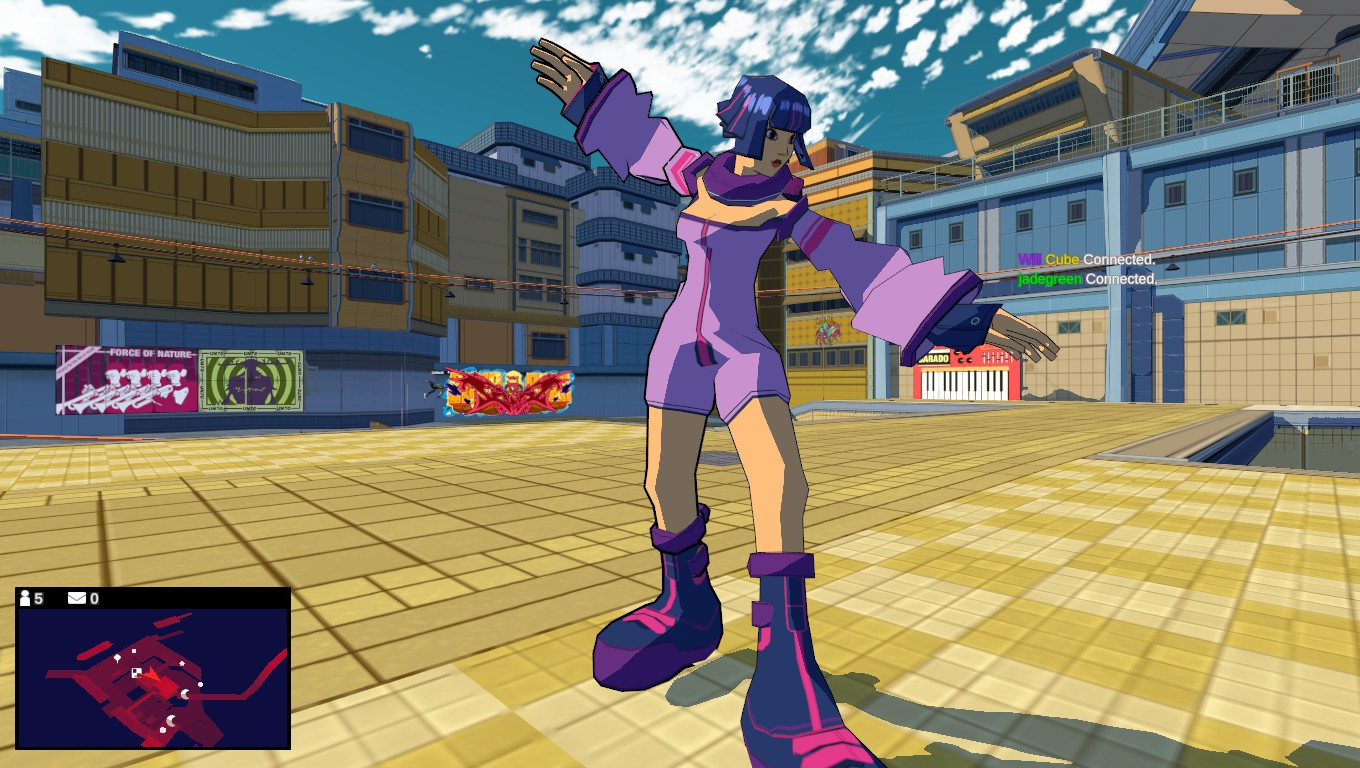Click the square photo marker on the minimap
This screenshot has height=768, width=1360.
(x=135, y=673)
